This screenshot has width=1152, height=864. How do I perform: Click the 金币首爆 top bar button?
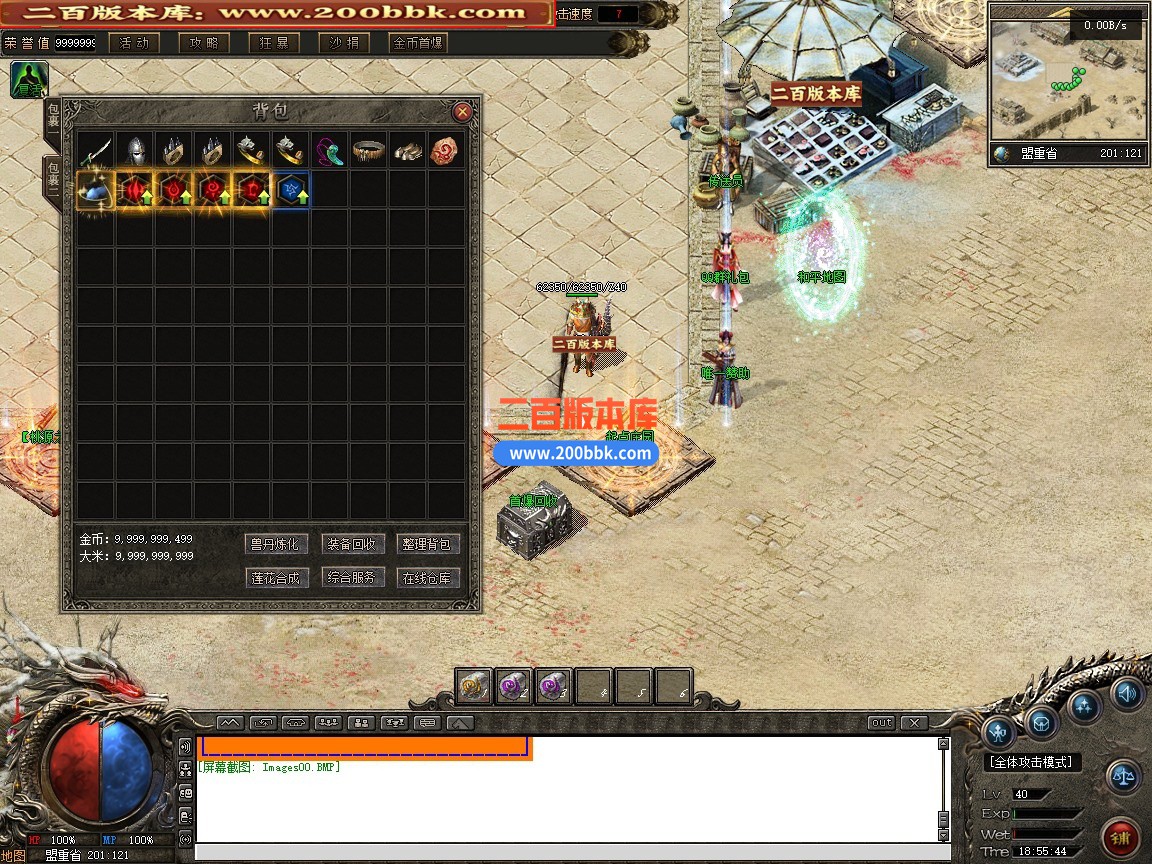418,43
